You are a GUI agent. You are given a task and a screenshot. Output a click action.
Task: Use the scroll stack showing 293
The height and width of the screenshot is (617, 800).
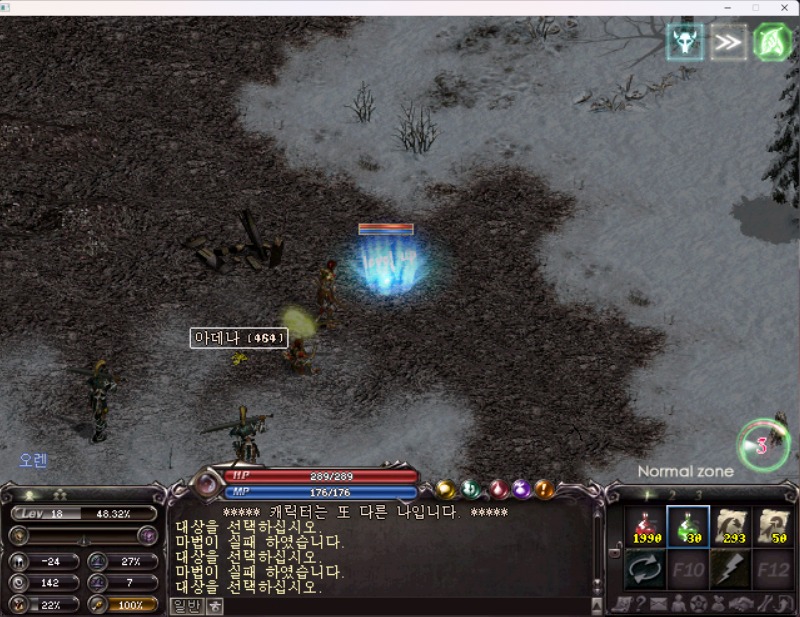point(732,526)
